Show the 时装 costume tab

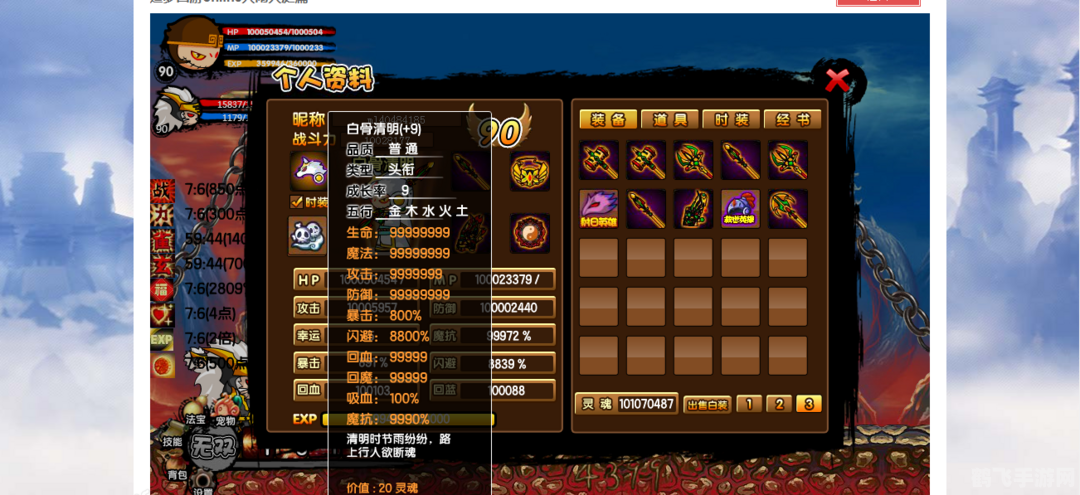[731, 120]
